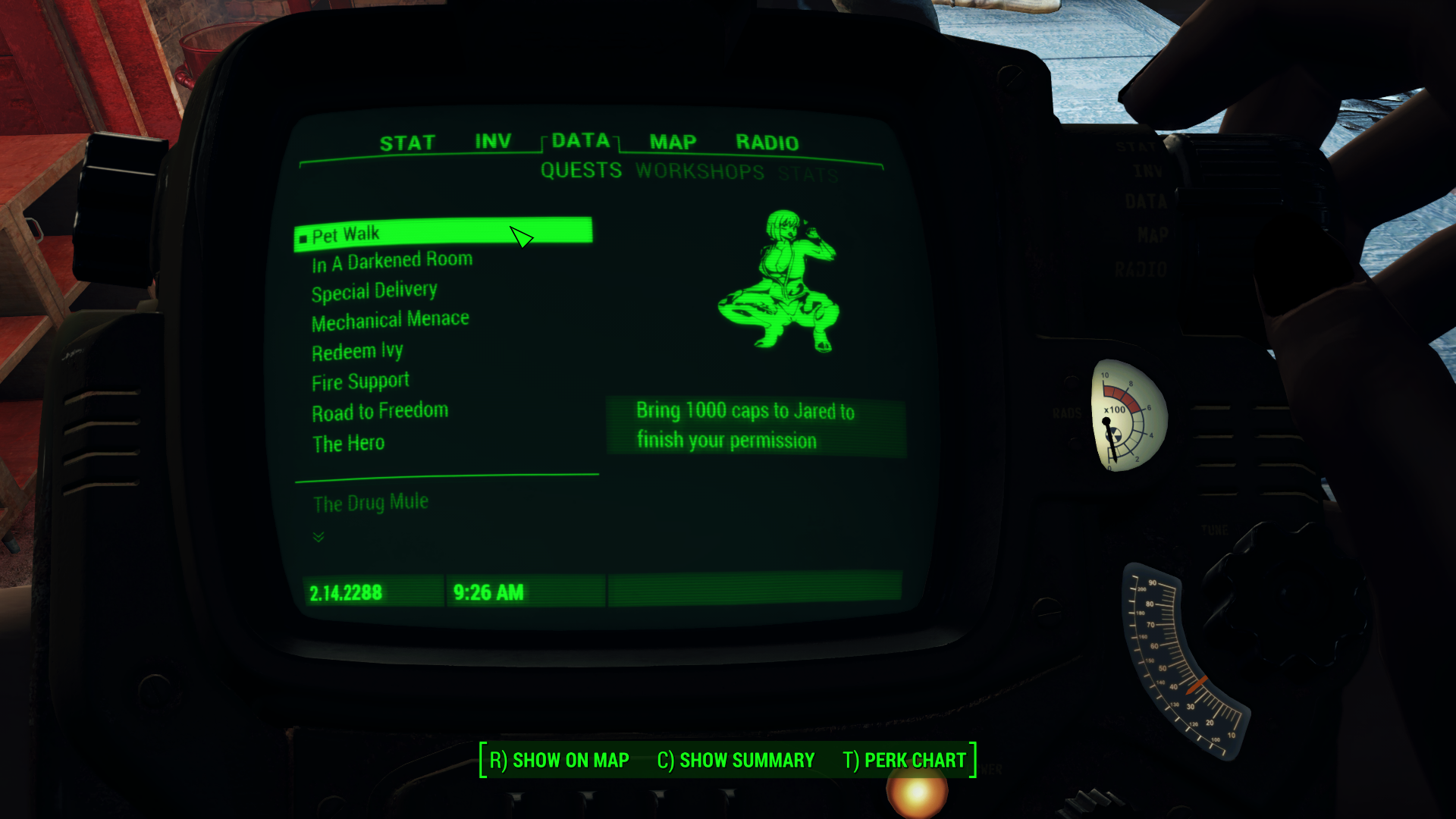Open the STATS sub-section
The height and width of the screenshot is (819, 1456).
pyautogui.click(x=807, y=171)
